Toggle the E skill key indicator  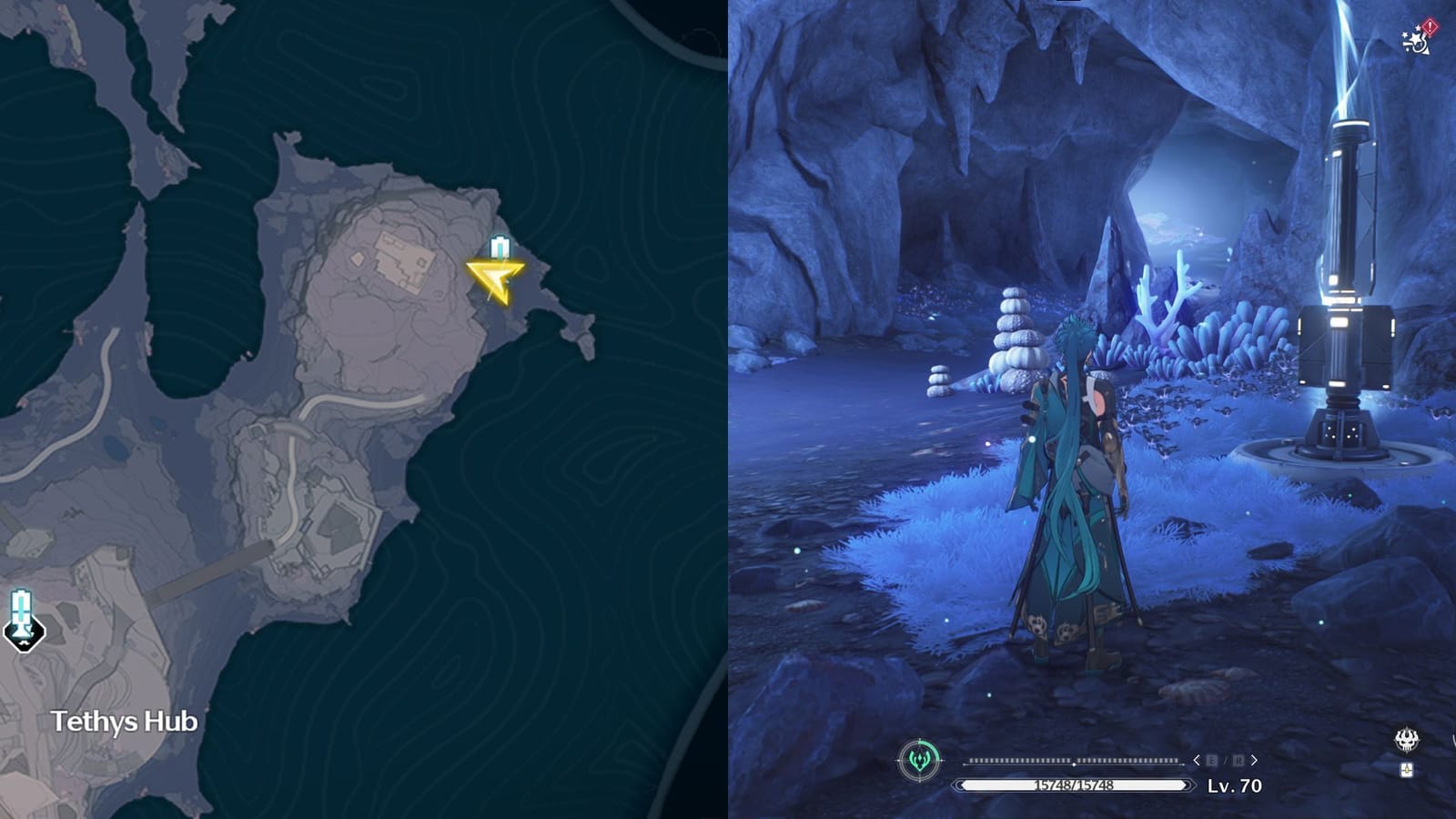1212,760
